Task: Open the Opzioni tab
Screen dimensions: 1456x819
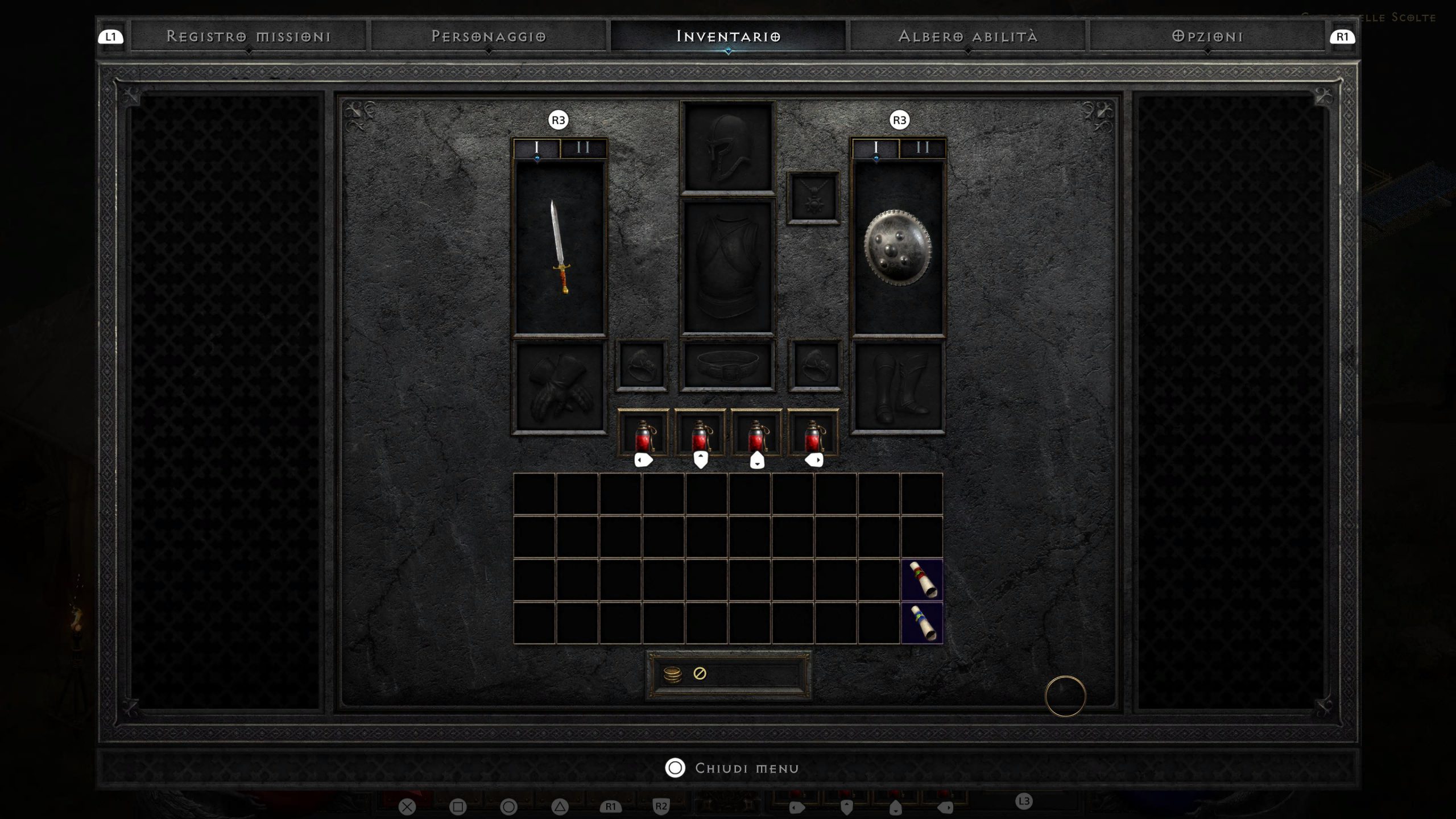Action: (1207, 36)
